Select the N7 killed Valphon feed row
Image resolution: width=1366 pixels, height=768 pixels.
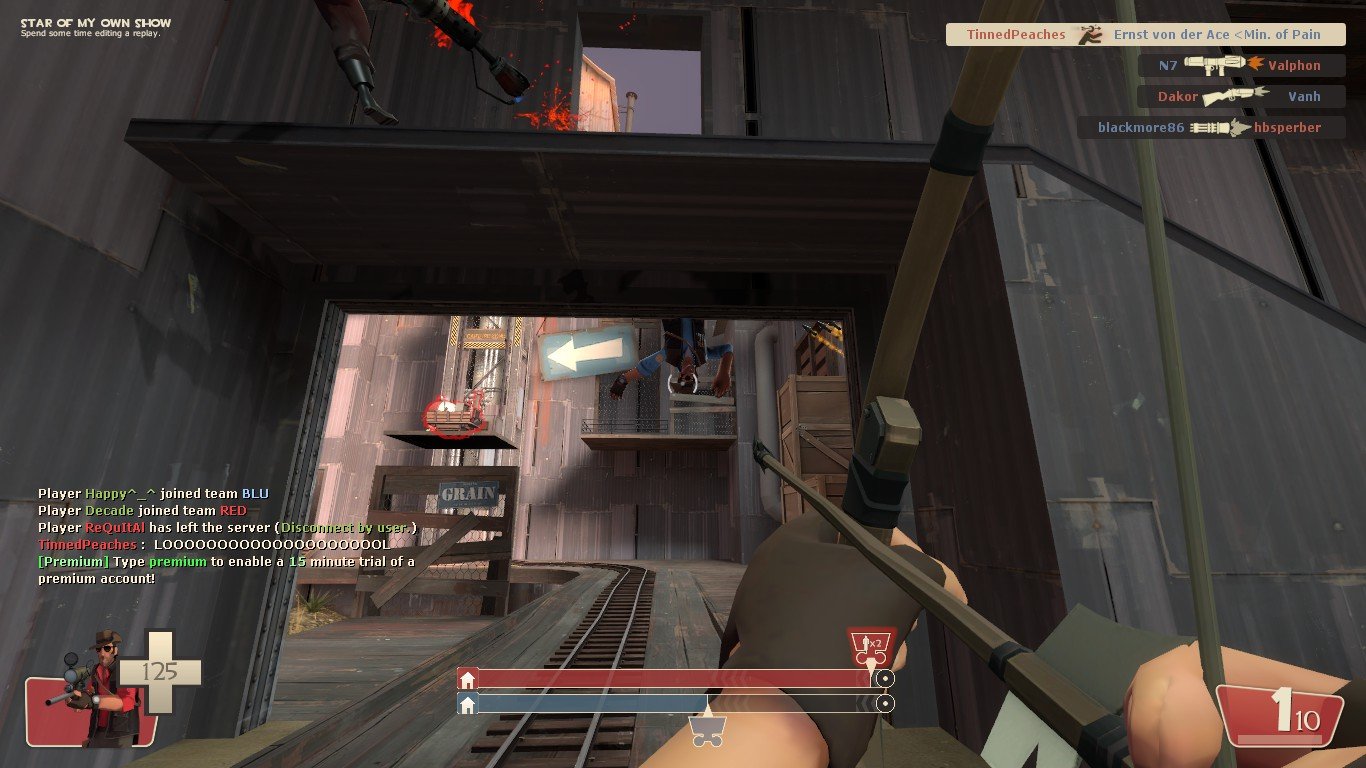1240,66
